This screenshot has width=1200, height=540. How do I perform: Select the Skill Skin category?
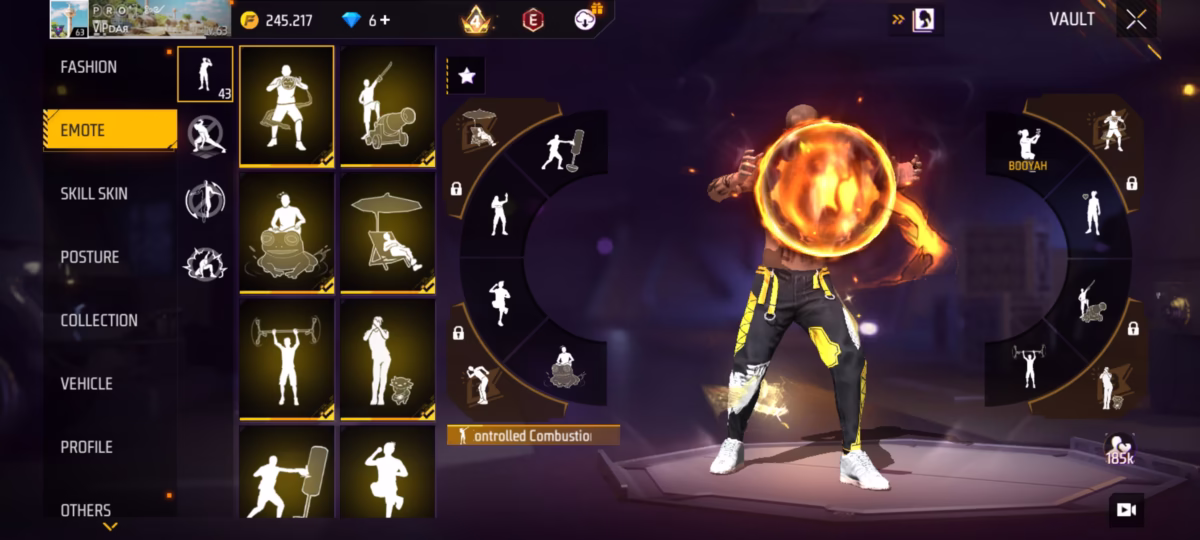94,193
